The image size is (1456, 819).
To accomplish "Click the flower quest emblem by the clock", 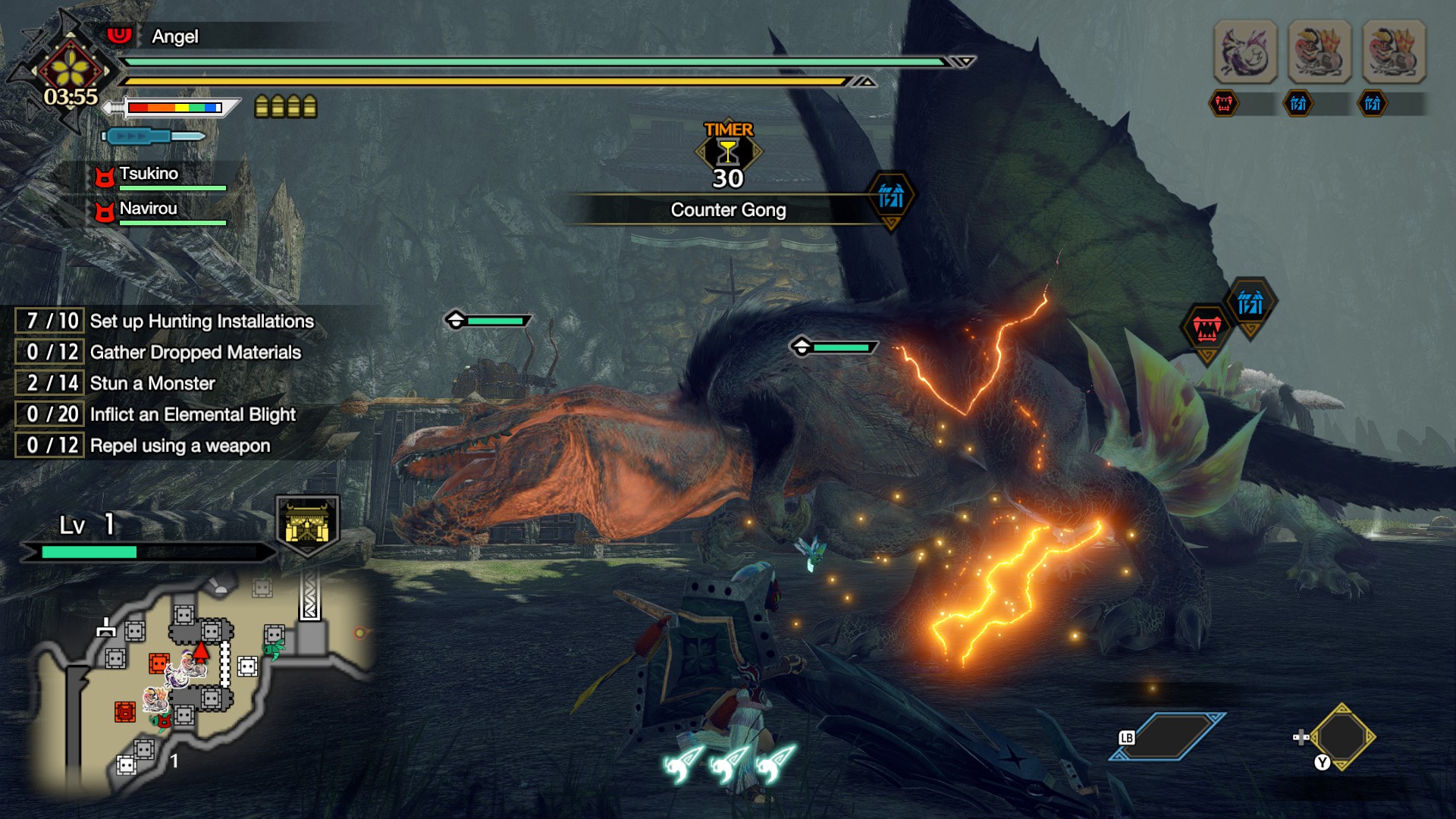I will [x=71, y=67].
